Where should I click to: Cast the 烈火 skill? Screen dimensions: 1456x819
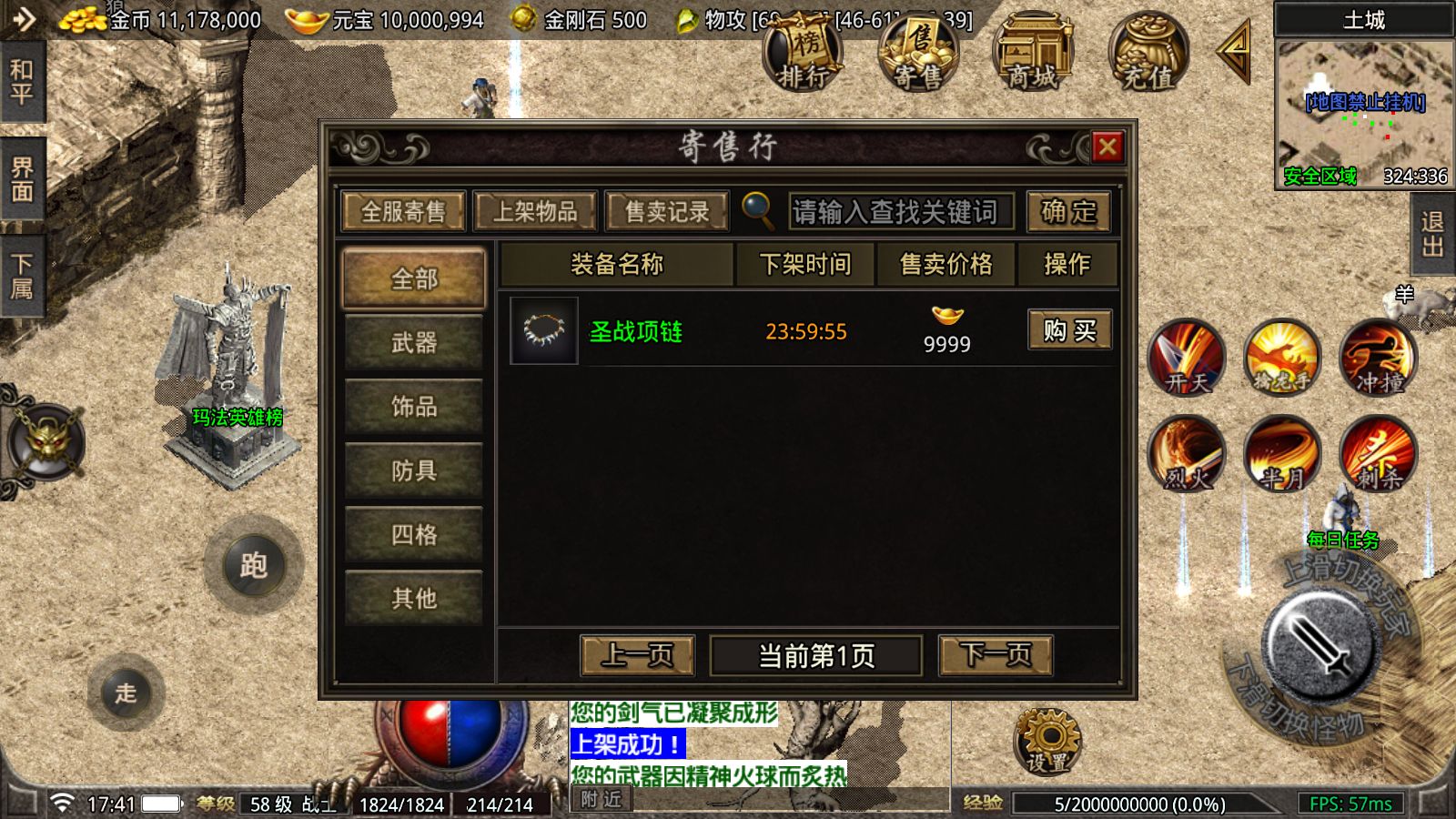pos(1189,455)
